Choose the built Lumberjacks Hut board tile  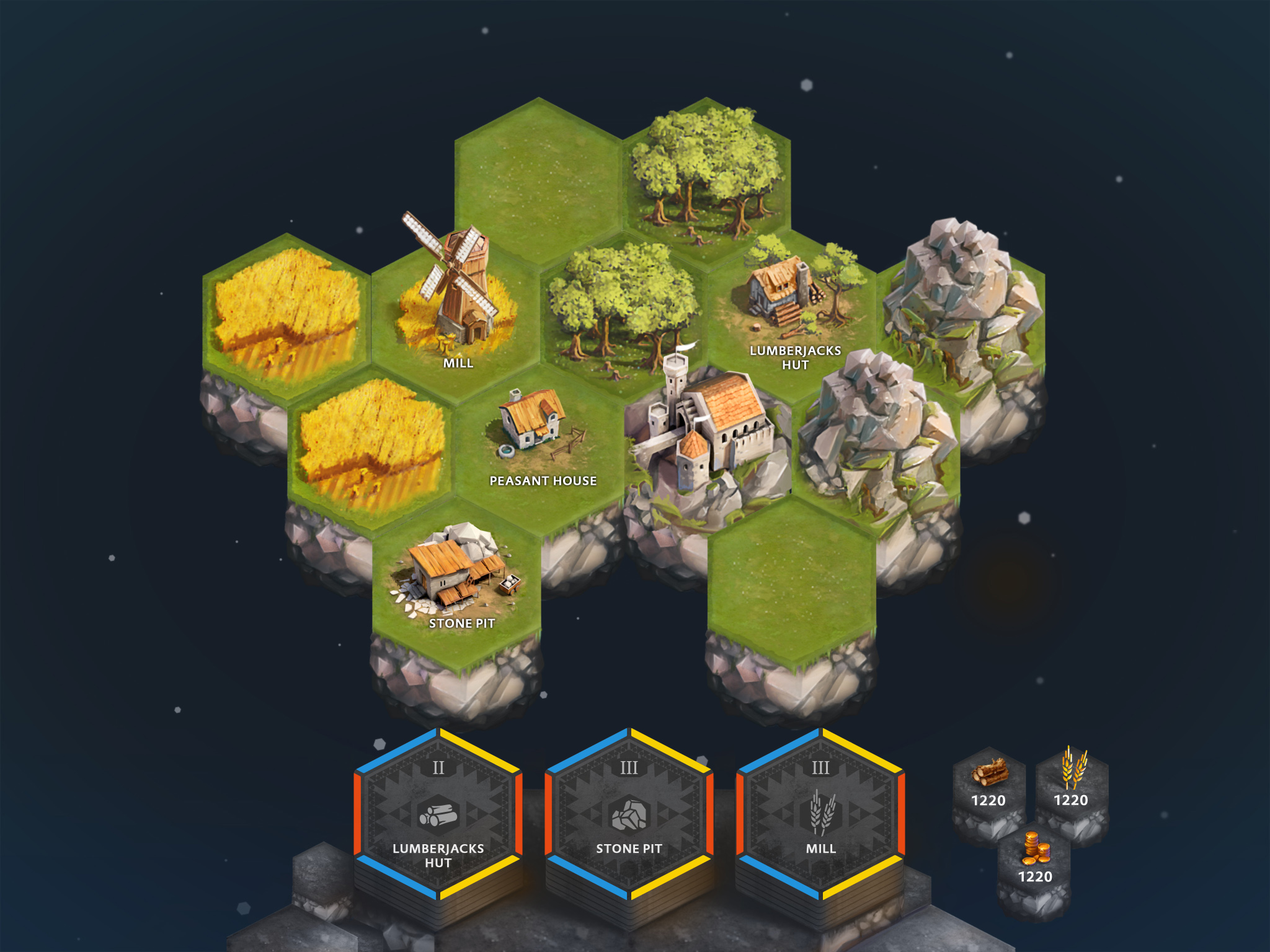[x=792, y=310]
